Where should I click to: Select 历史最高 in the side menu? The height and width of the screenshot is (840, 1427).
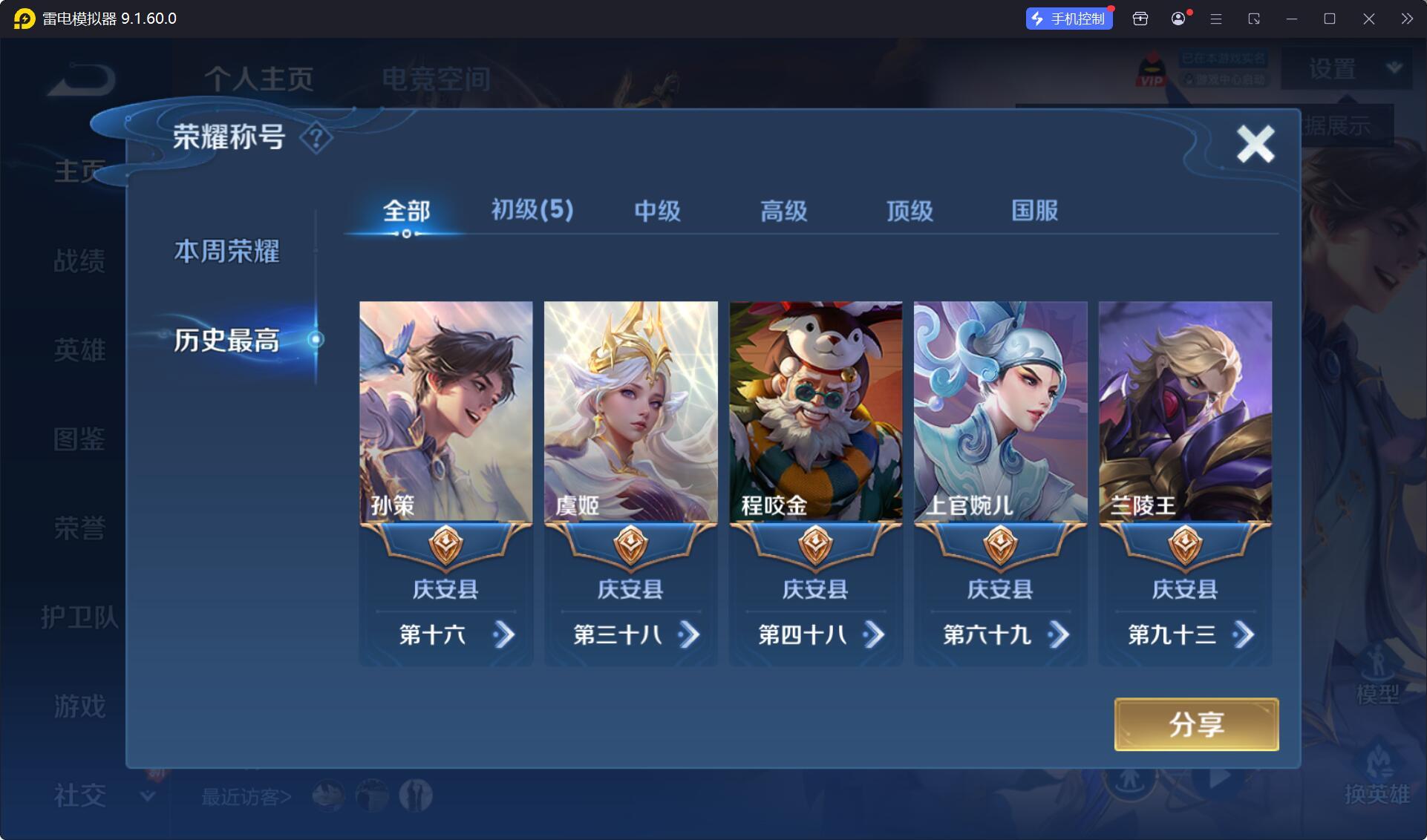coord(226,341)
